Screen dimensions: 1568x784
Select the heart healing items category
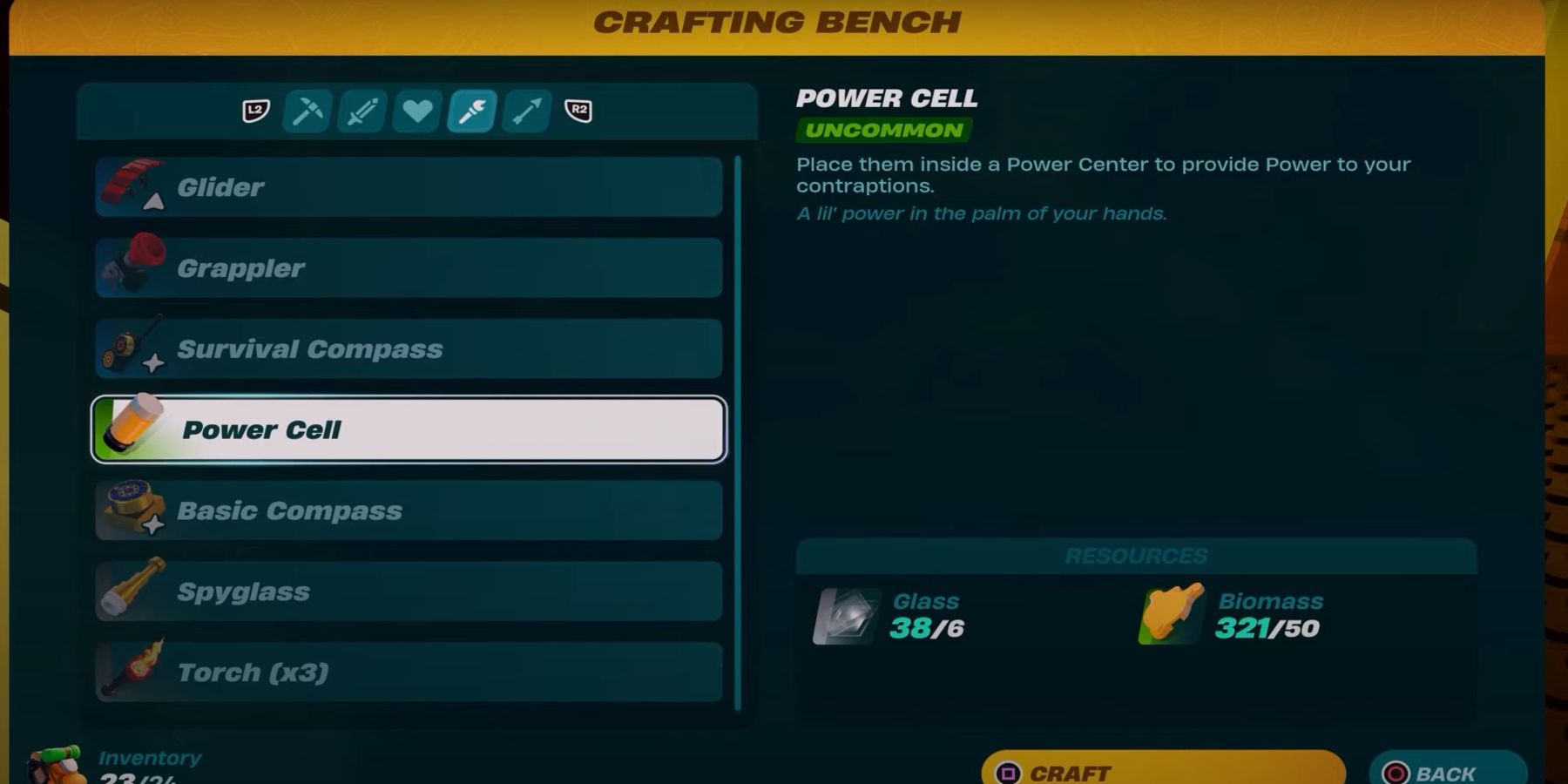tap(416, 112)
